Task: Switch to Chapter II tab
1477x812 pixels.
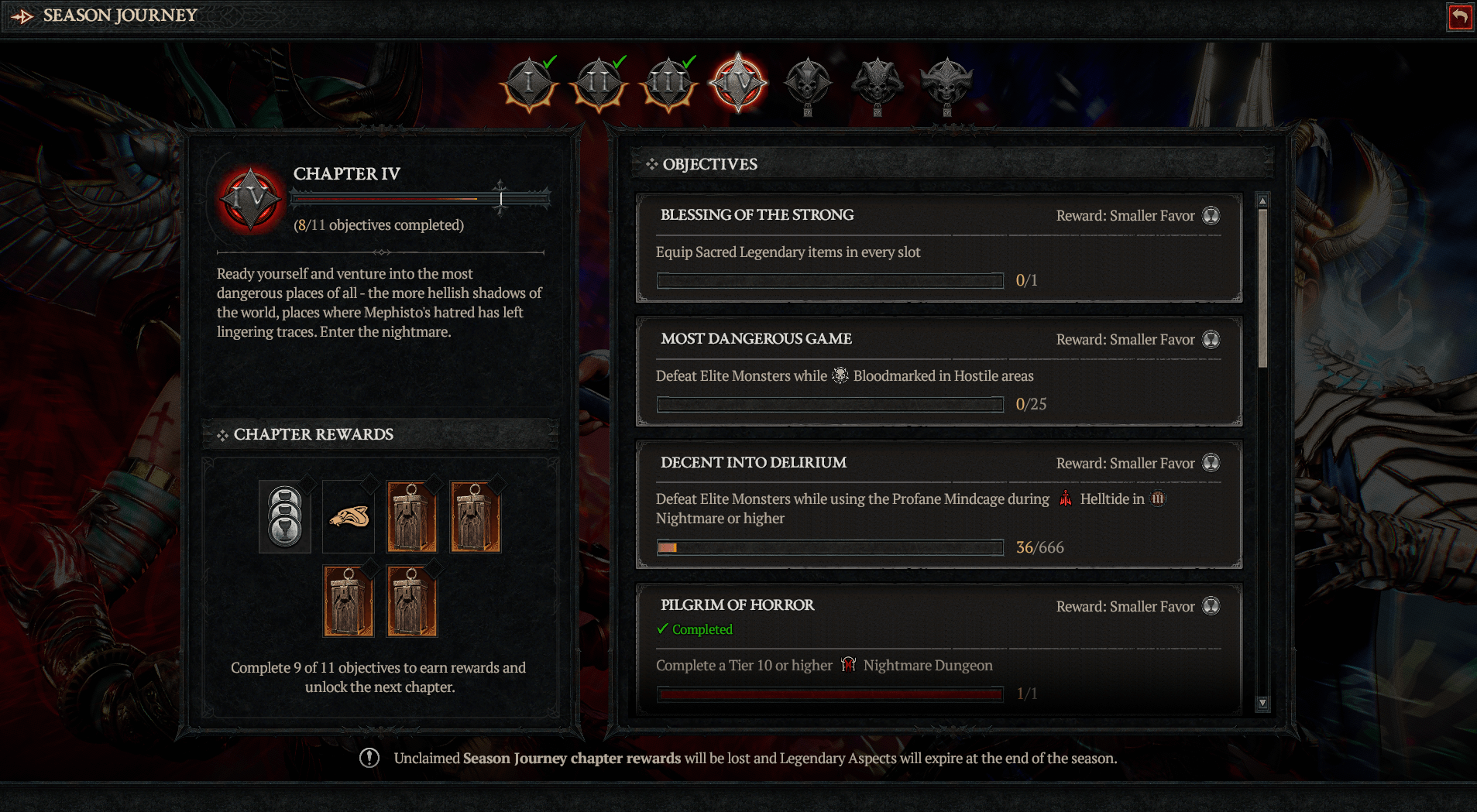Action: coord(599,83)
